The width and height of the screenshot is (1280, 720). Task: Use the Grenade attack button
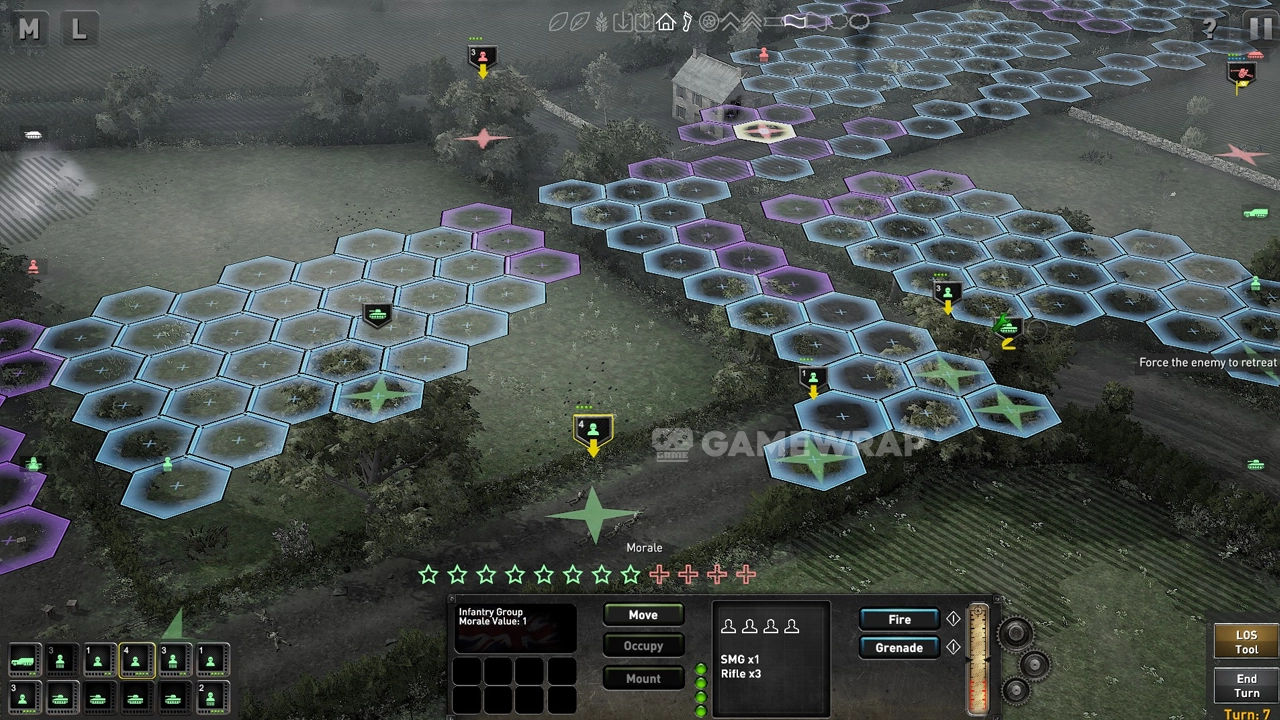coord(899,648)
